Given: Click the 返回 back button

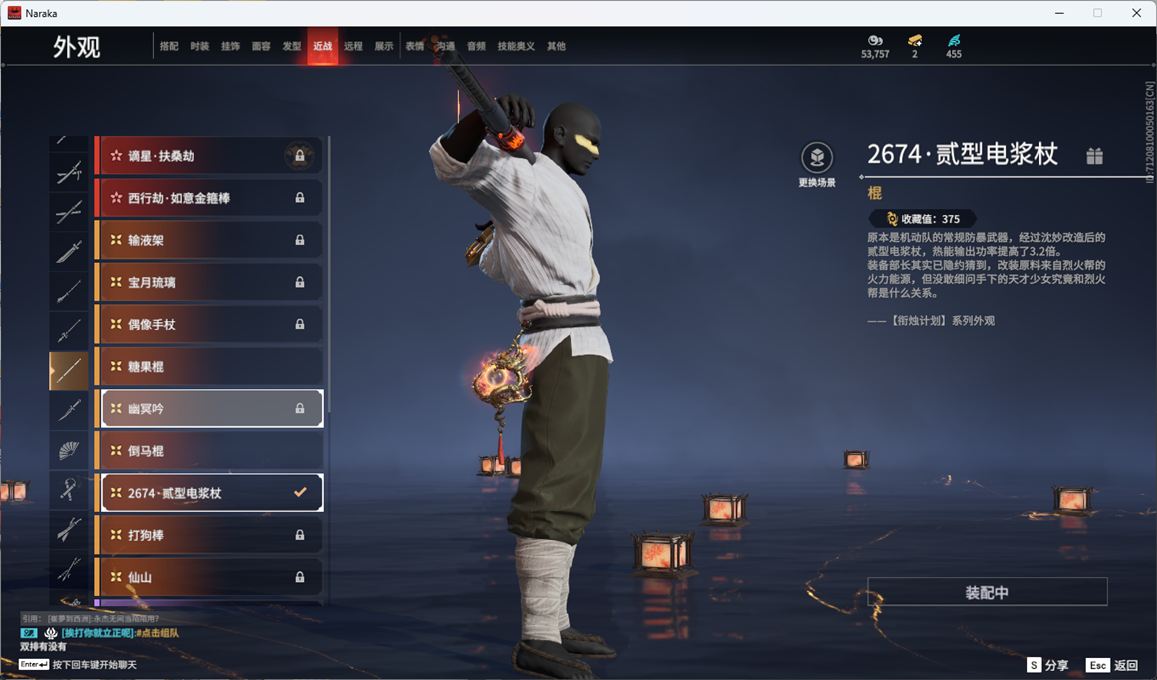Looking at the screenshot, I should (x=1112, y=665).
